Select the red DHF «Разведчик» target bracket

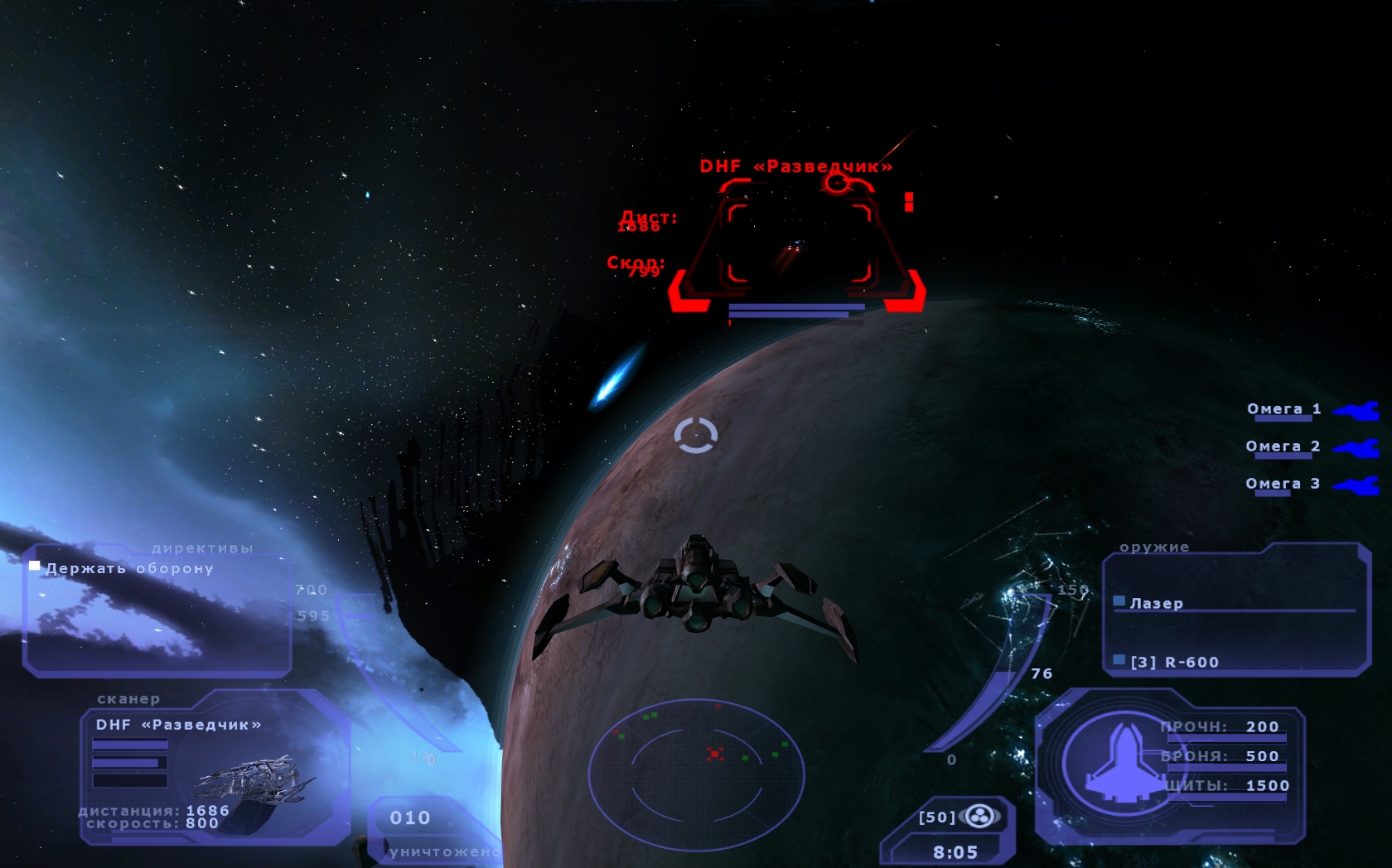click(x=799, y=245)
